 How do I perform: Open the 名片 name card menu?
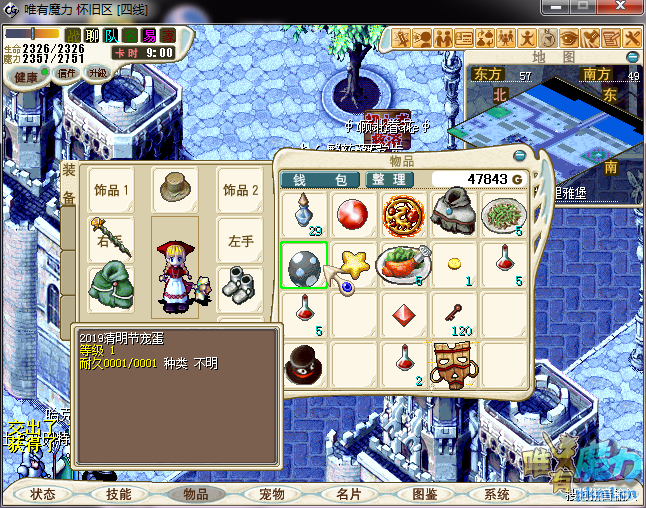348,494
